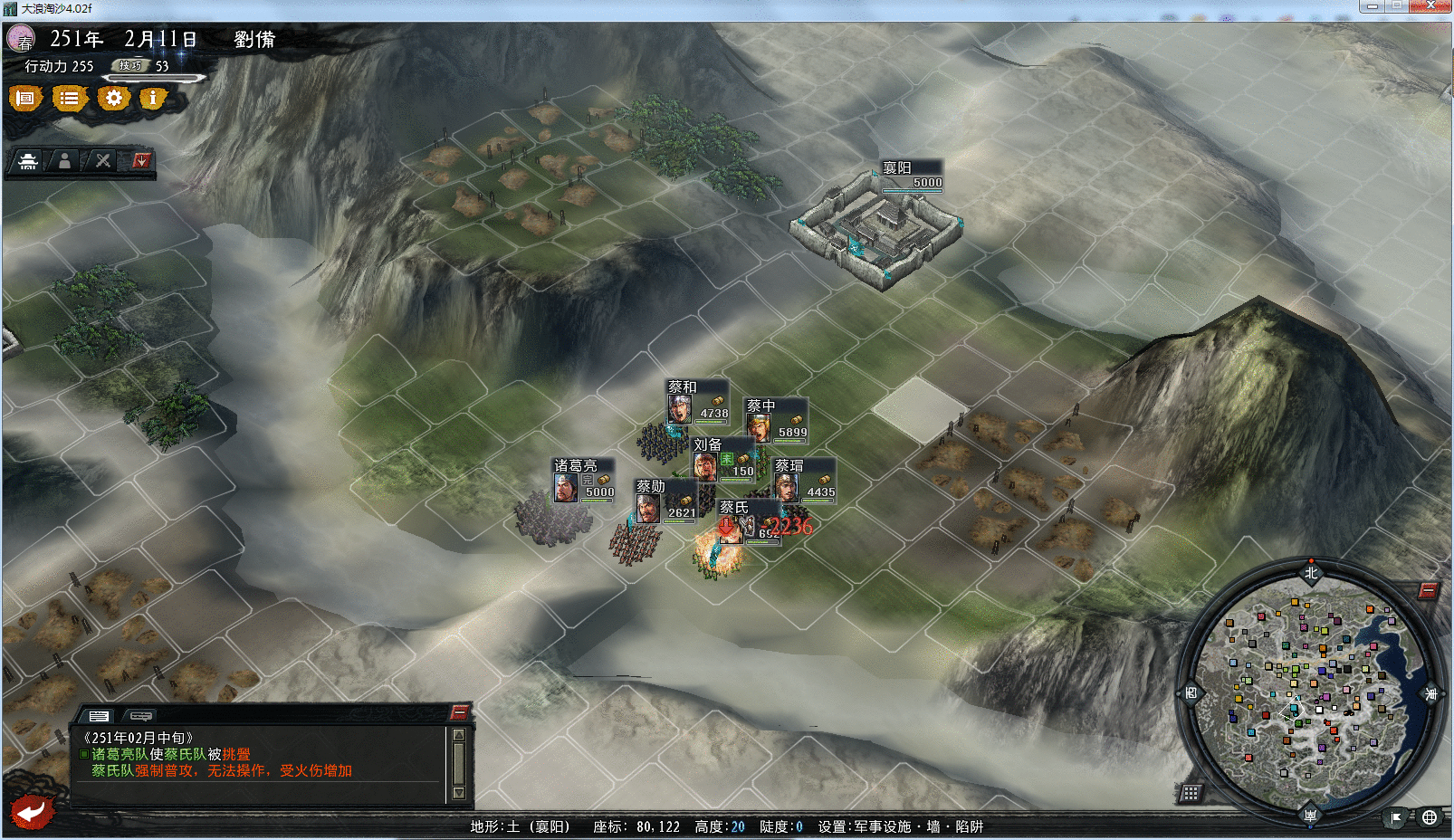
Task: Select the message log text tab
Action: (x=99, y=715)
